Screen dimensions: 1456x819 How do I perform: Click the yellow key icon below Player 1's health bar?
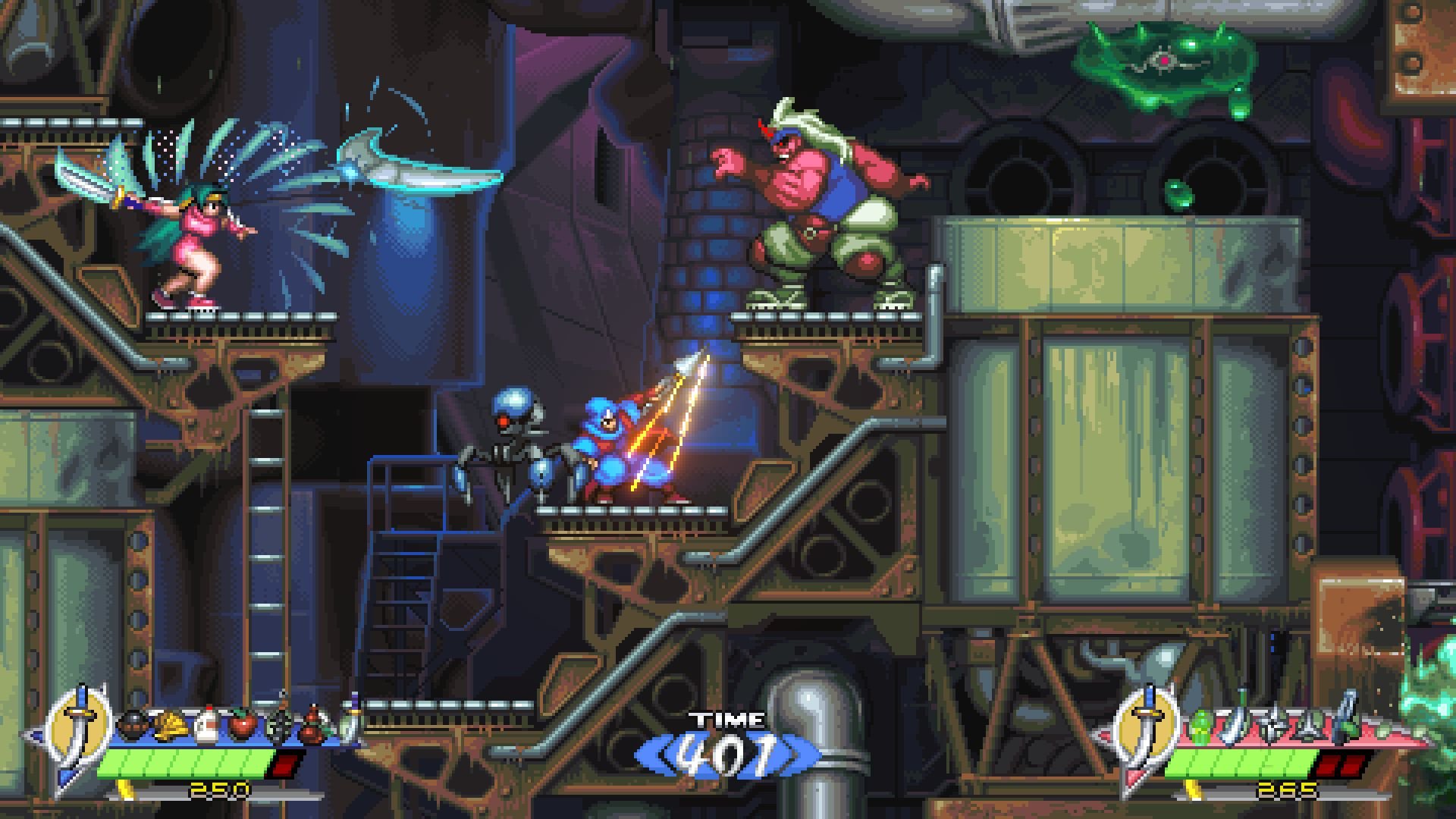(124, 790)
